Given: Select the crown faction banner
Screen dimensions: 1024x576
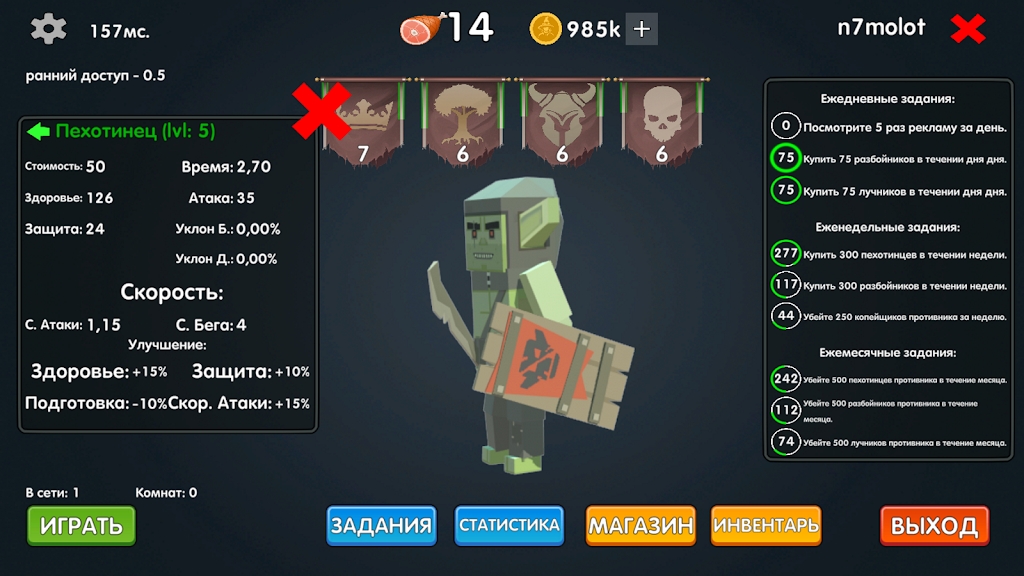Looking at the screenshot, I should 364,122.
